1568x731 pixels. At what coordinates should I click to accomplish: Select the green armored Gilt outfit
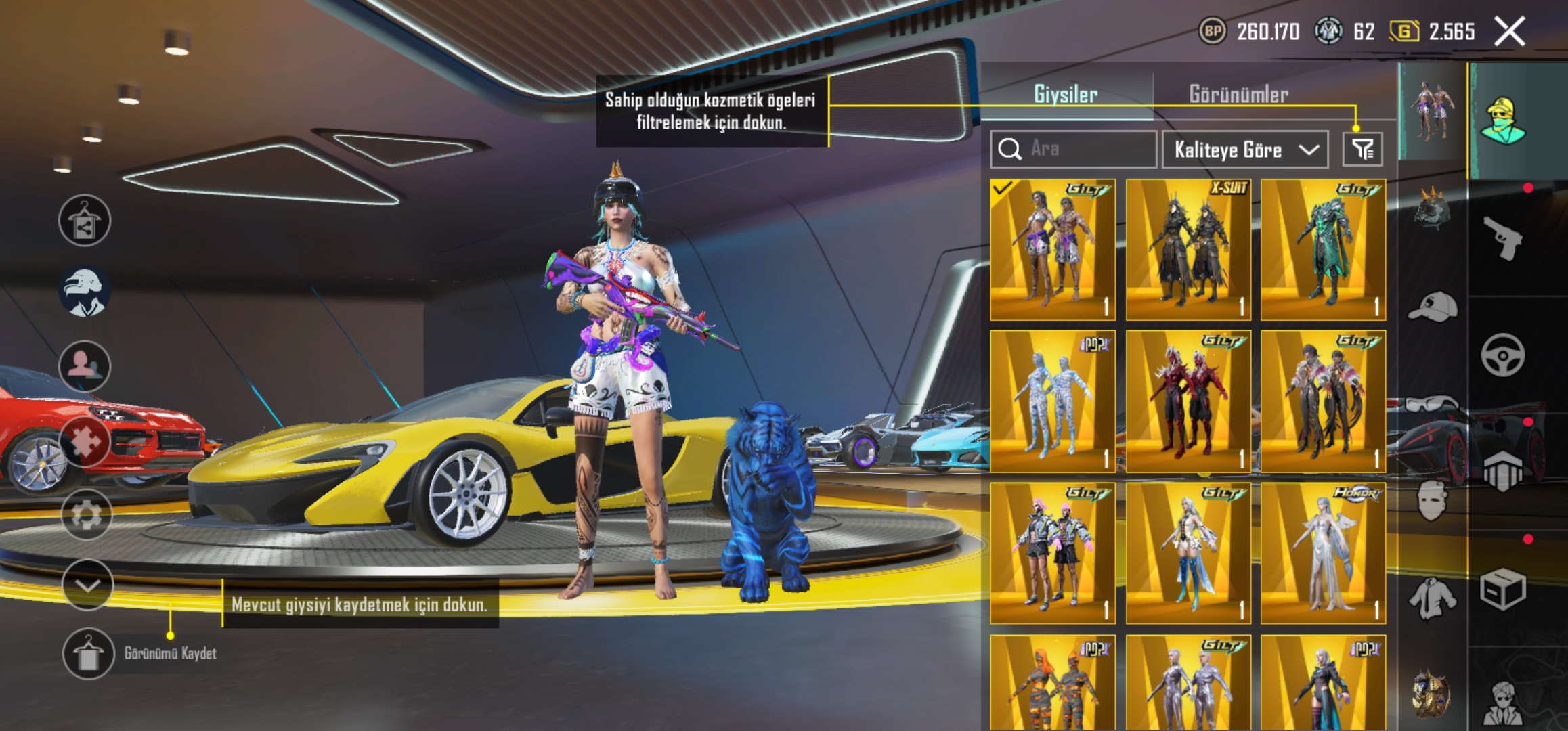(1323, 250)
